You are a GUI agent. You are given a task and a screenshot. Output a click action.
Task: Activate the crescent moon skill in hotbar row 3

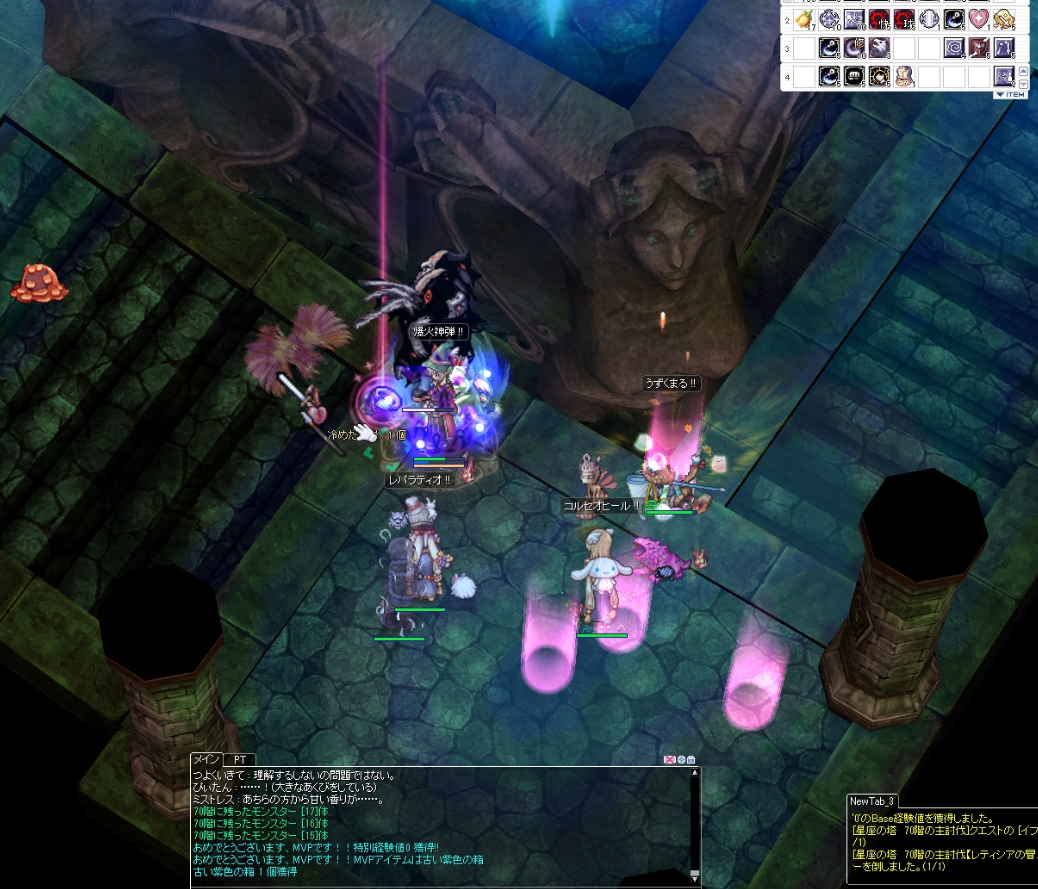[x=854, y=47]
